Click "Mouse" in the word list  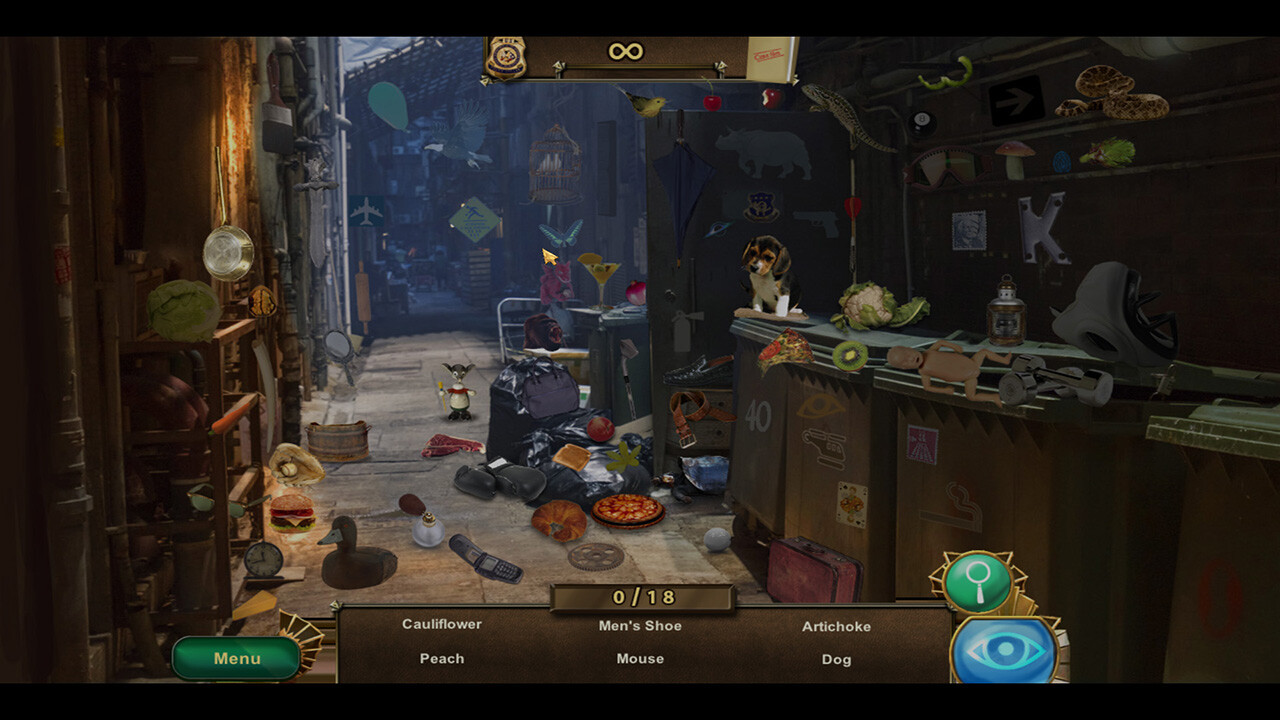[639, 659]
